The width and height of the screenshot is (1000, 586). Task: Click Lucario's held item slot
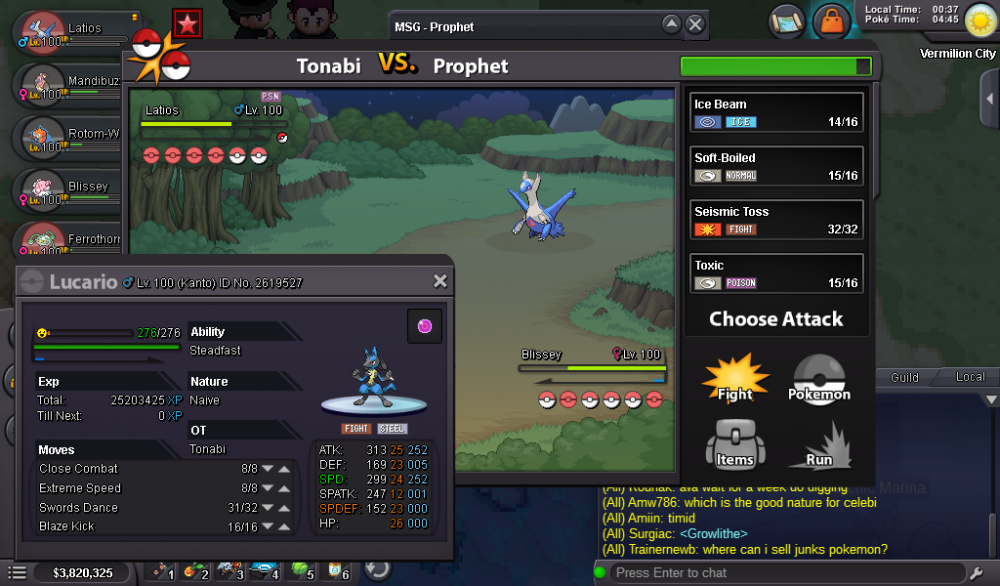pos(424,327)
